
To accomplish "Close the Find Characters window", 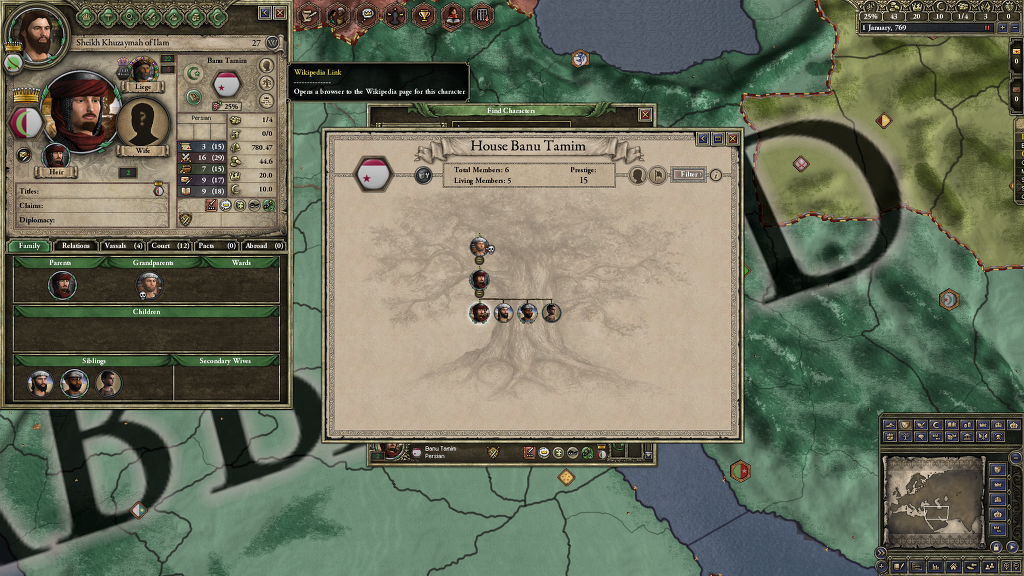I will click(645, 115).
